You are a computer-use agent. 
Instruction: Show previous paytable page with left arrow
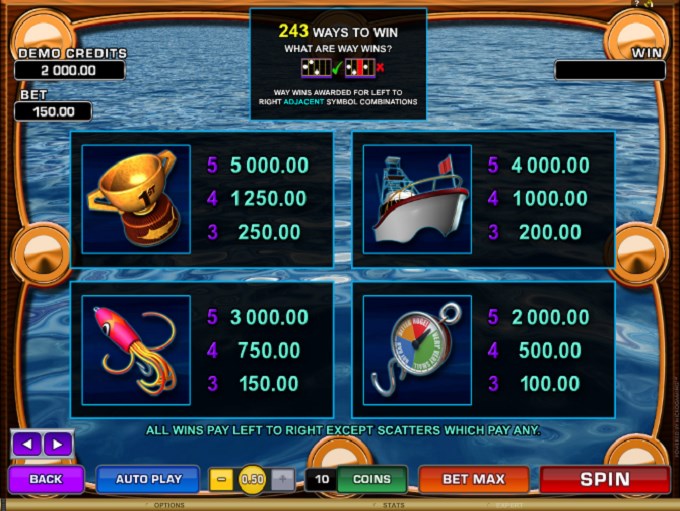[28, 443]
